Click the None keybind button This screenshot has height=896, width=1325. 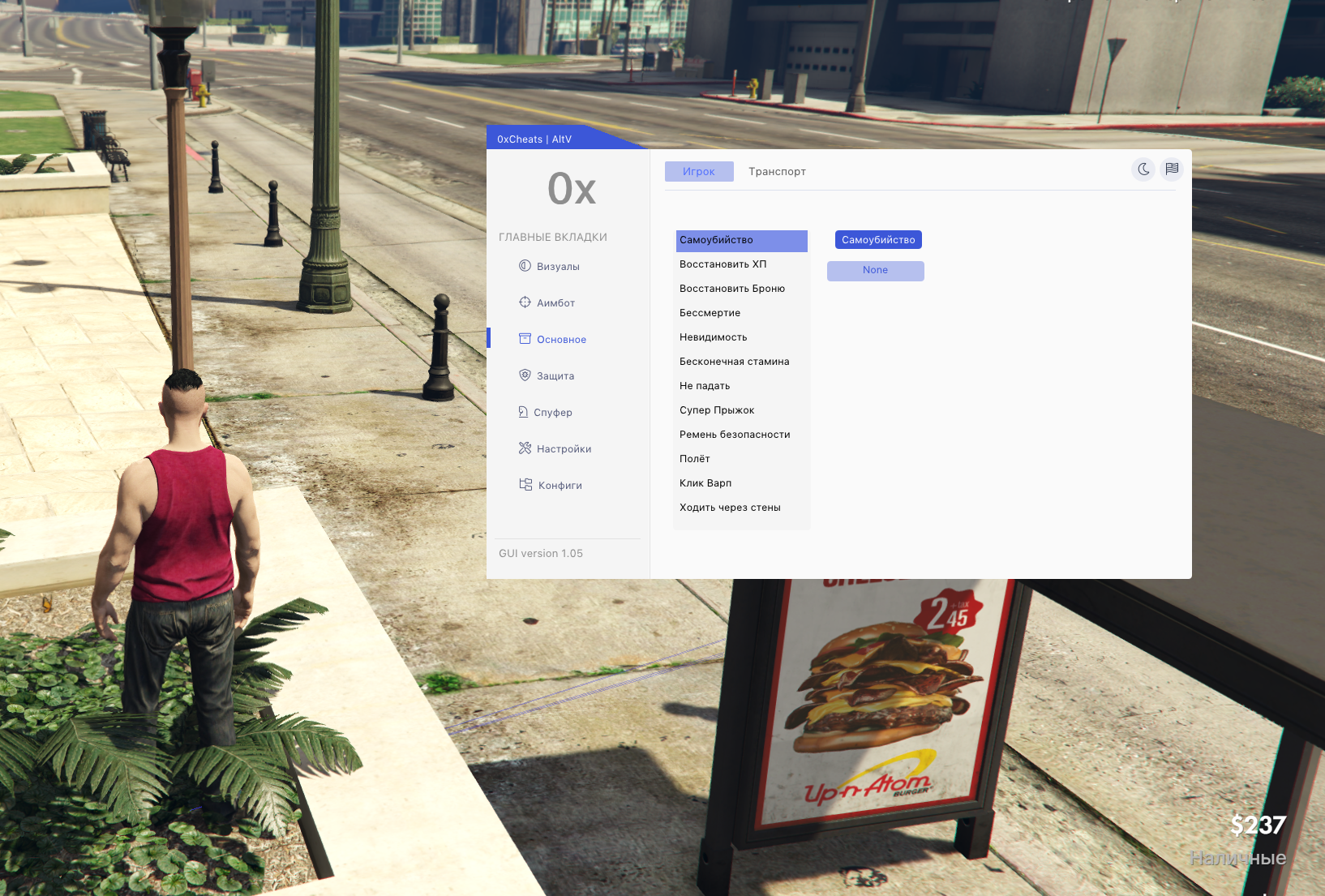click(x=875, y=271)
